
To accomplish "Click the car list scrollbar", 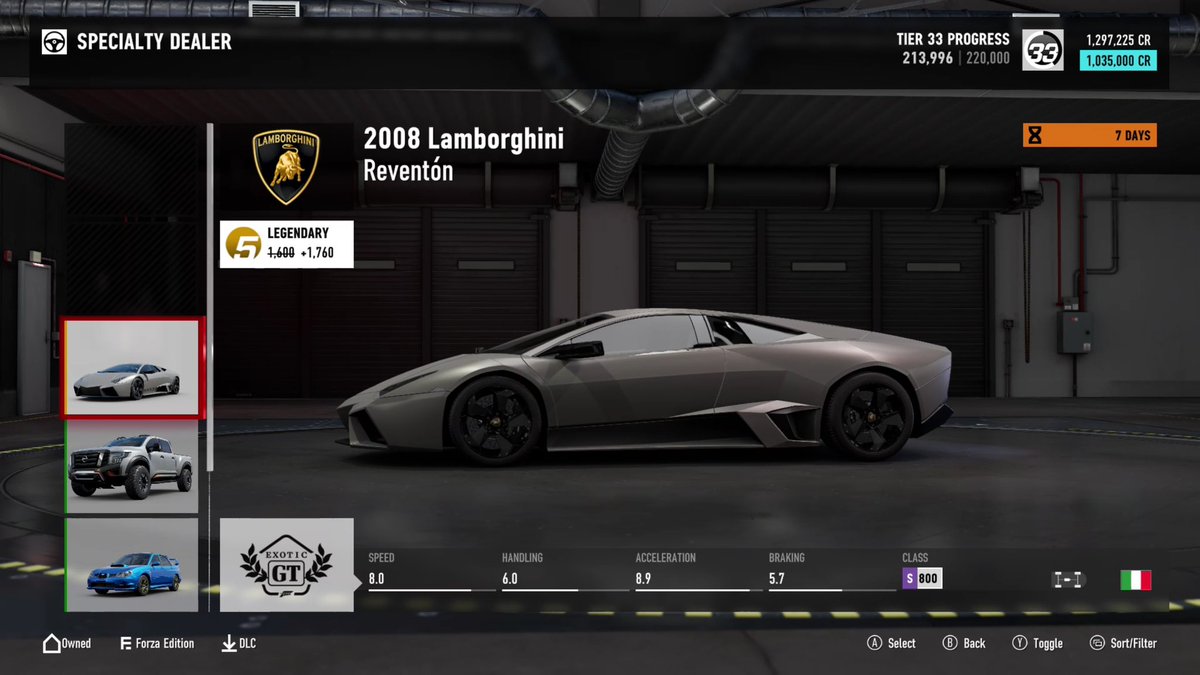I will click(x=210, y=300).
